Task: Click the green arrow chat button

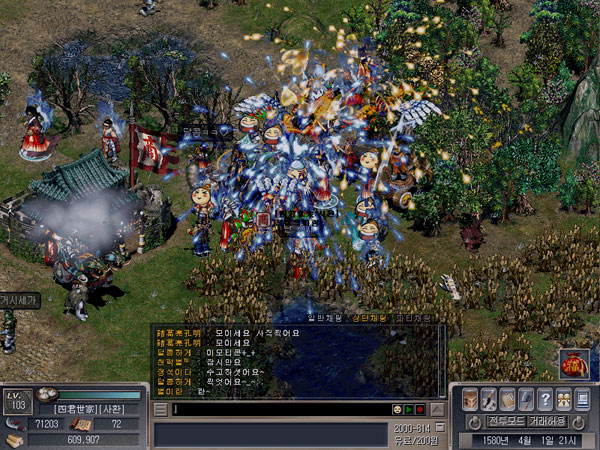Action: click(x=410, y=409)
